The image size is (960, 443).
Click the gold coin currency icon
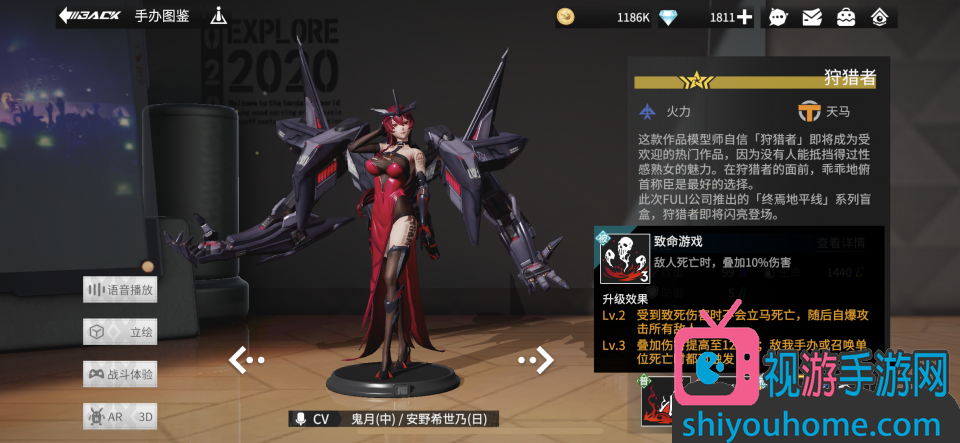(566, 17)
